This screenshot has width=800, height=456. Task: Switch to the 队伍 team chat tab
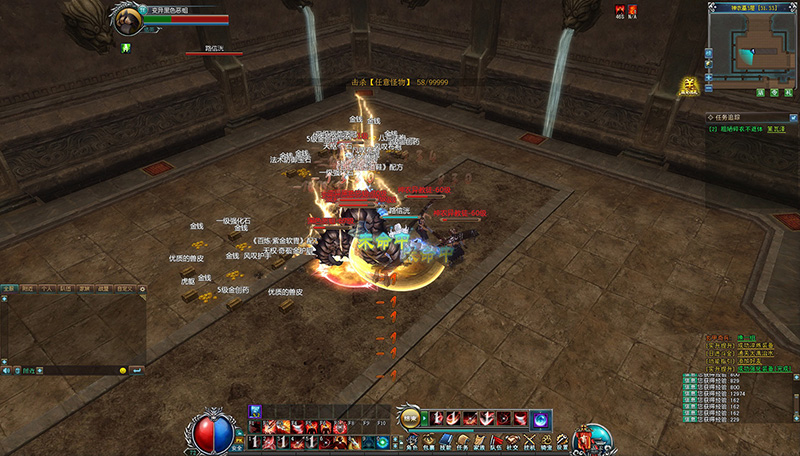click(68, 288)
